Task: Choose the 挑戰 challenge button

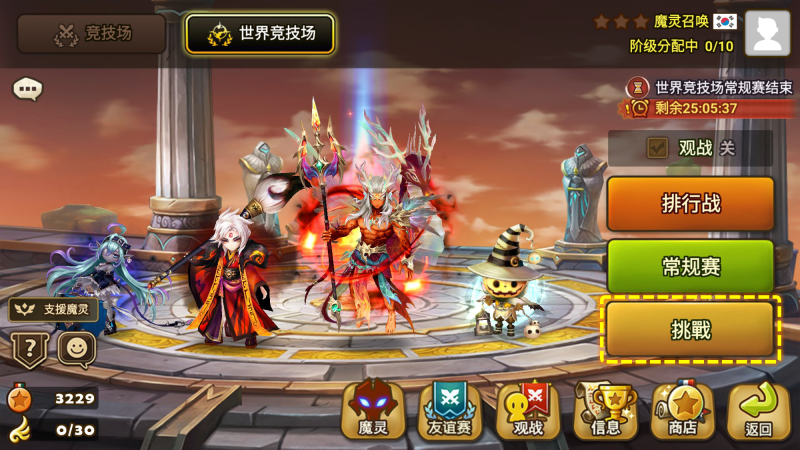Action: click(690, 329)
